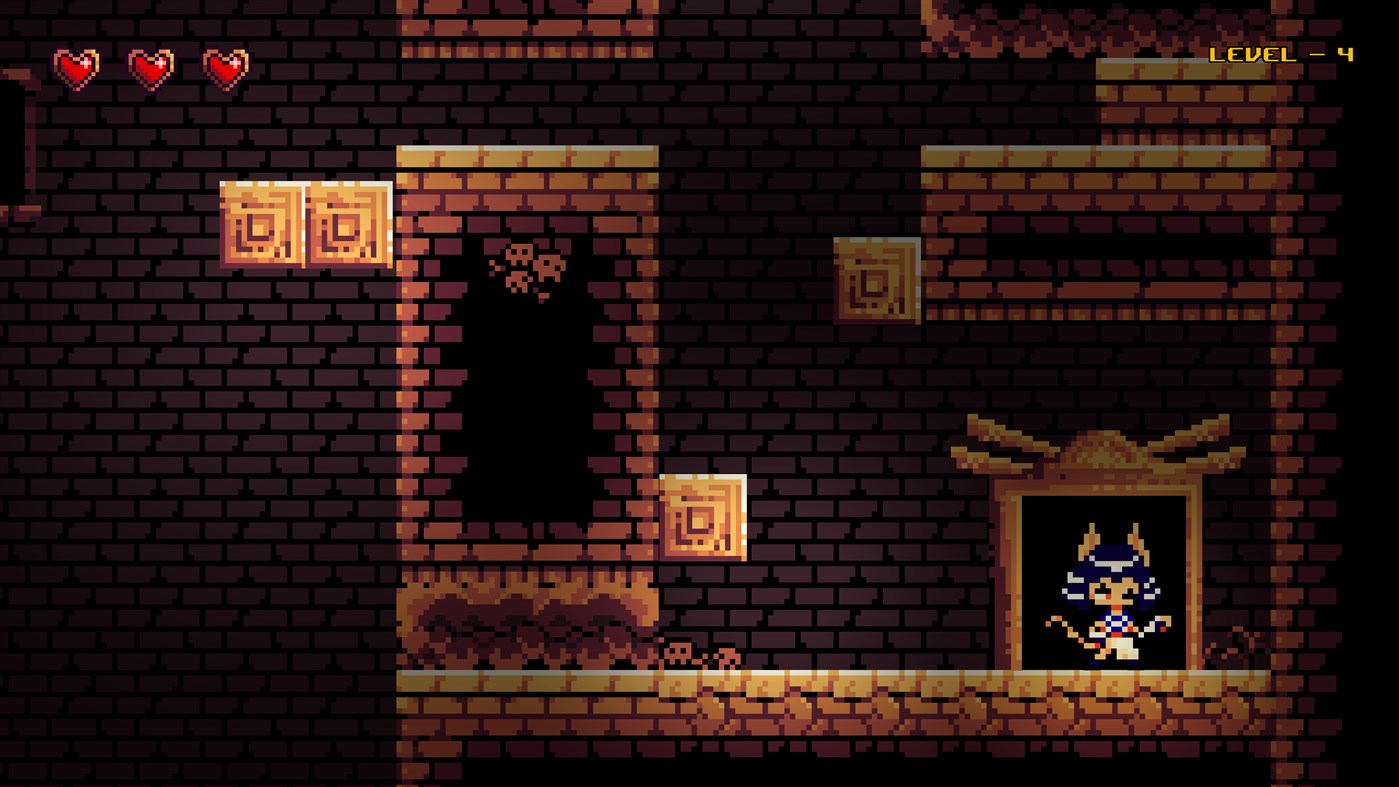Select the small hieroglyph block floating mid-air
The width and height of the screenshot is (1399, 787).
pyautogui.click(x=703, y=517)
